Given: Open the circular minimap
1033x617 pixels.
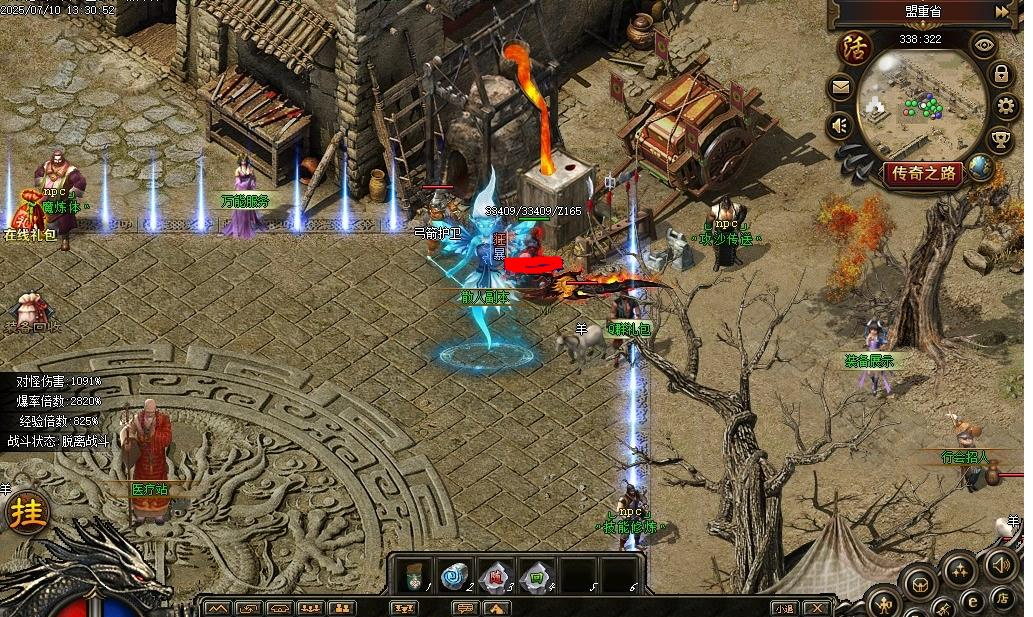Looking at the screenshot, I should point(920,105).
